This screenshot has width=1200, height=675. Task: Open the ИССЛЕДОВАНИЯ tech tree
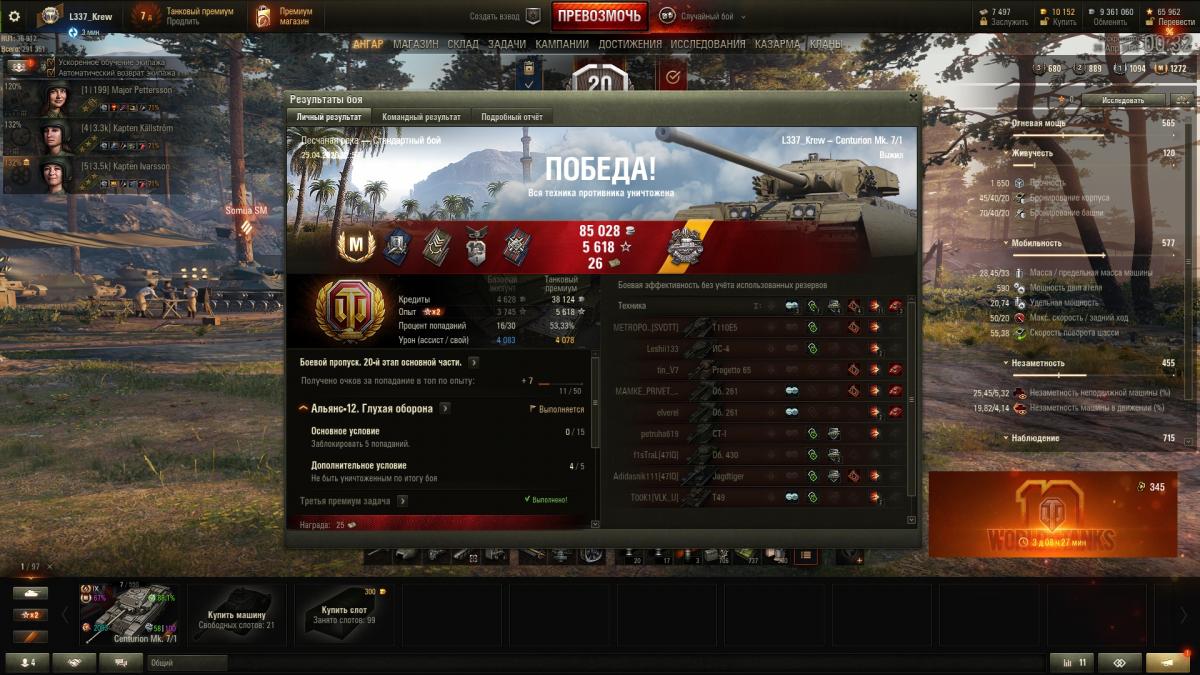(708, 44)
